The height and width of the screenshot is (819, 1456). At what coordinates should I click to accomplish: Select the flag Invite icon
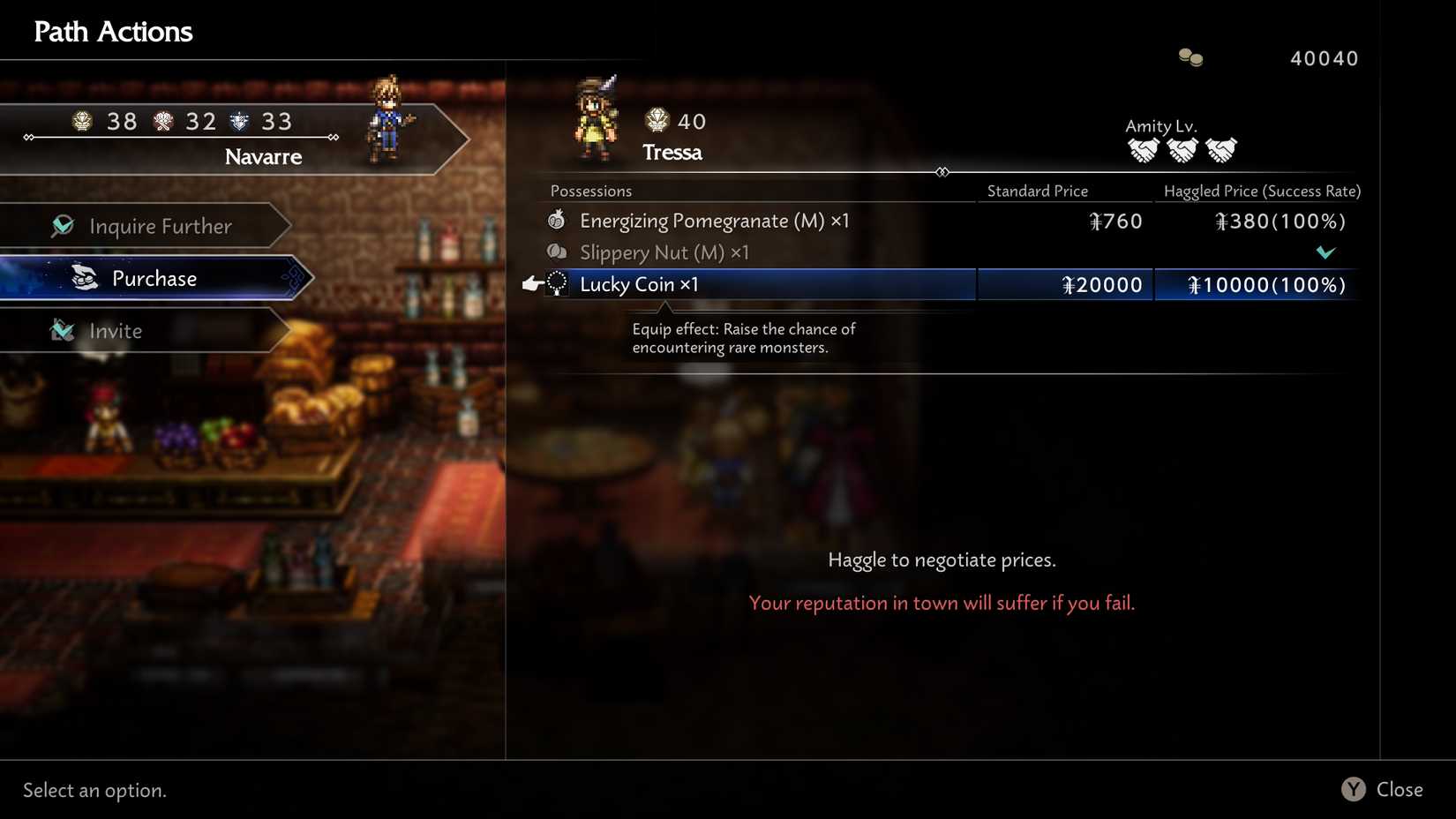[63, 331]
